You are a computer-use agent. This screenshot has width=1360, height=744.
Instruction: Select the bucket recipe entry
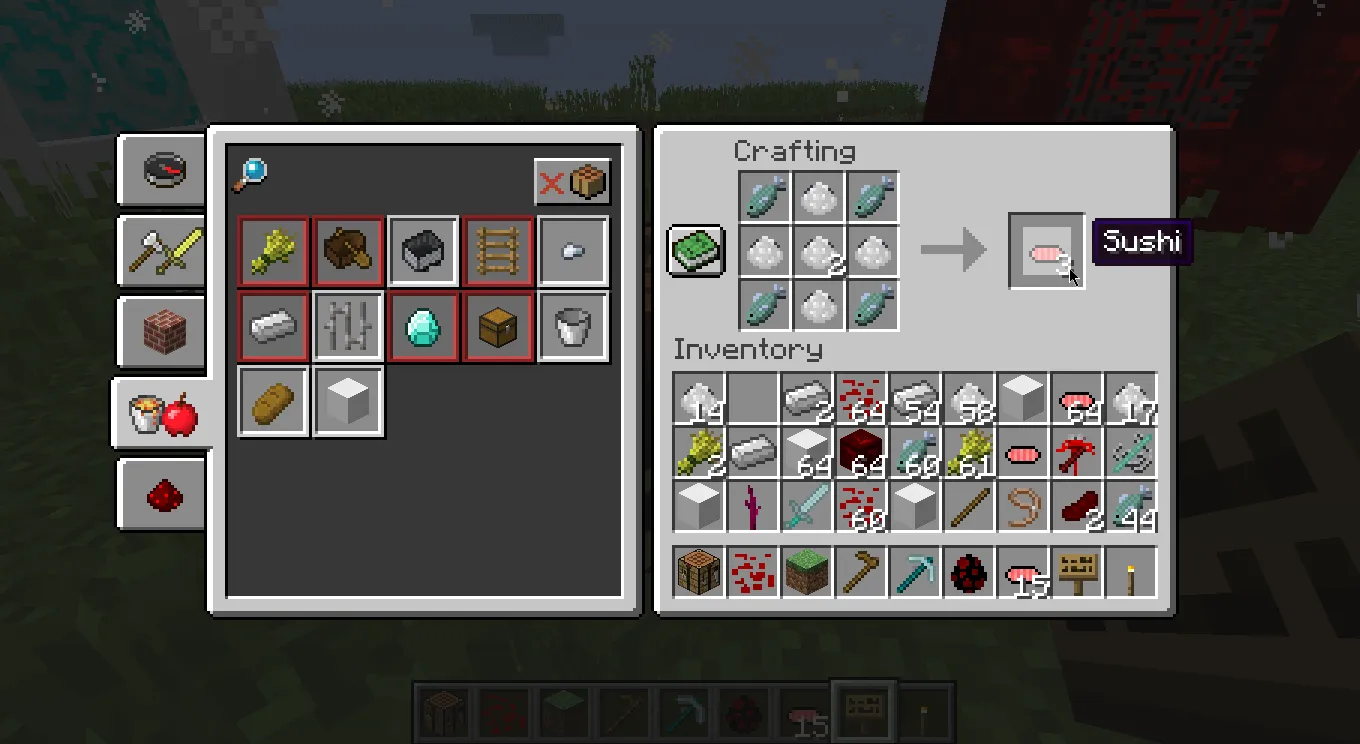pos(573,327)
